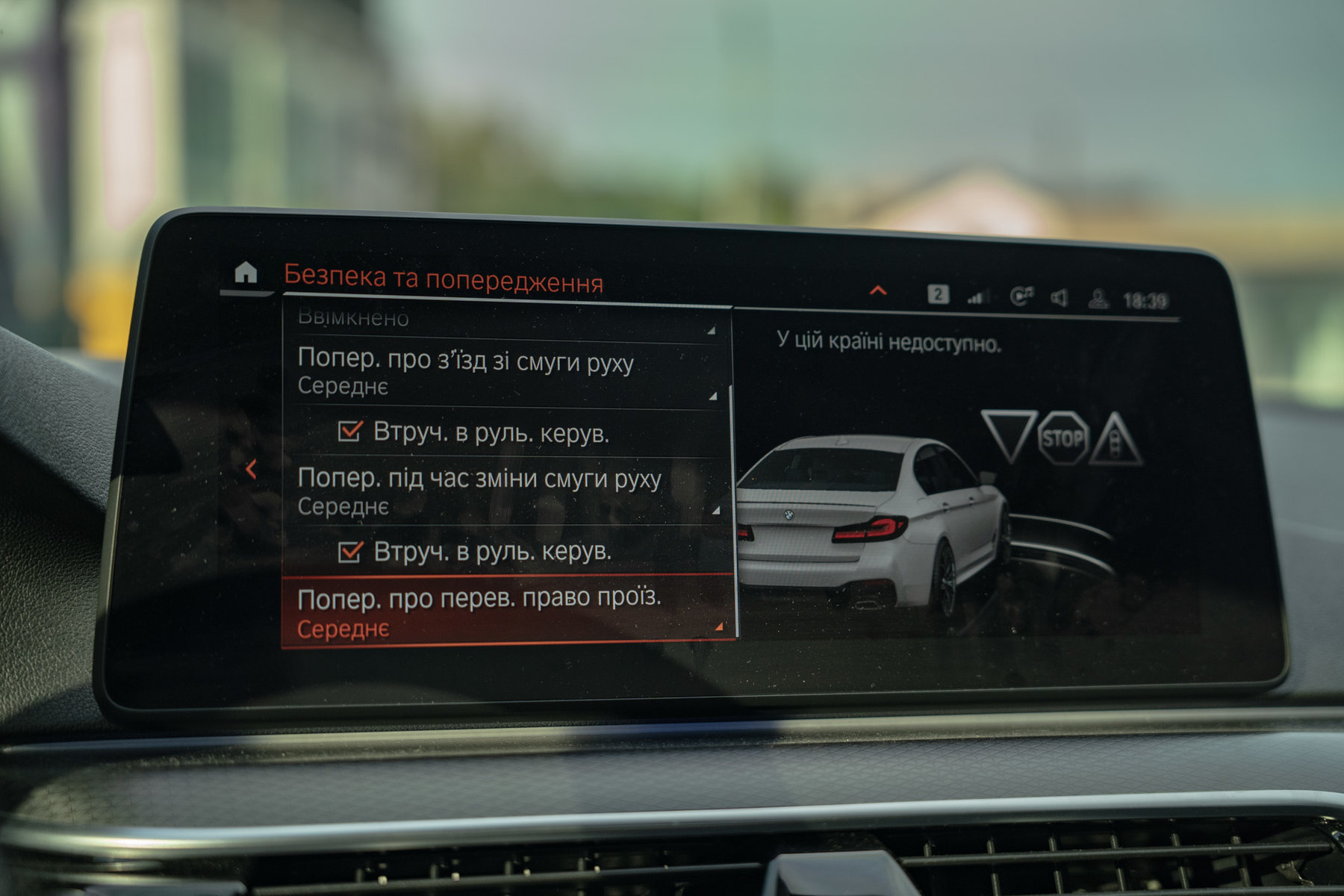Tap the speaker sound icon

click(x=1059, y=298)
